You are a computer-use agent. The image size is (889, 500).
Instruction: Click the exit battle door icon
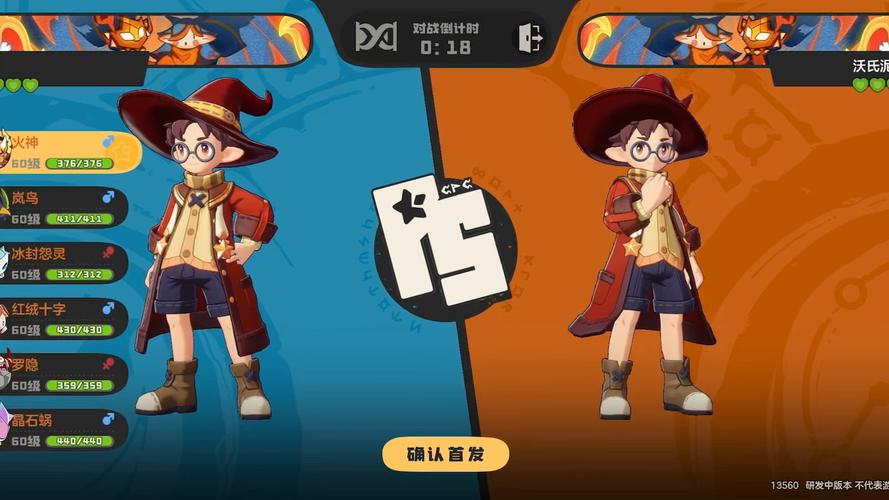[x=529, y=38]
